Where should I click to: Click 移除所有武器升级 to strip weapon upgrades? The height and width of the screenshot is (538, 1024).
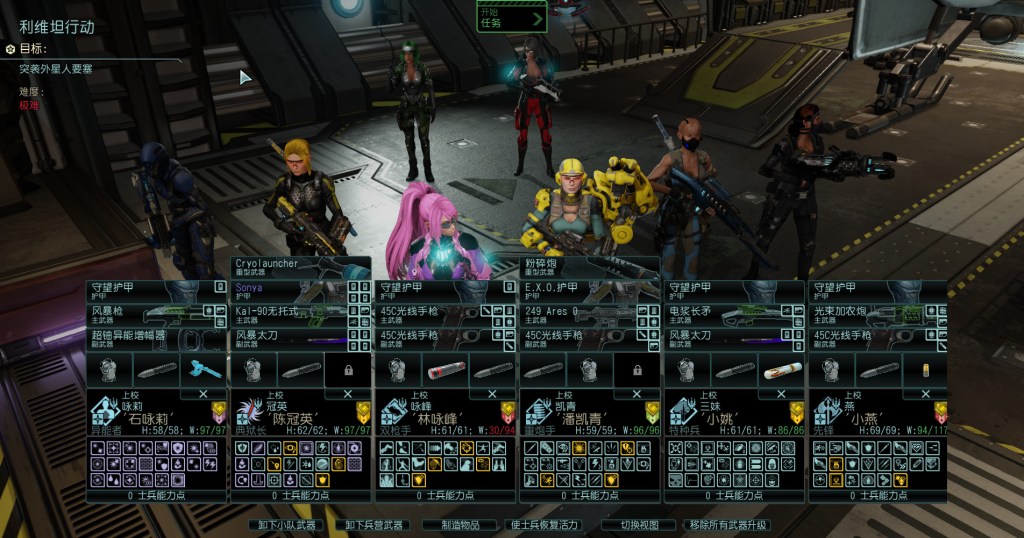(x=727, y=525)
